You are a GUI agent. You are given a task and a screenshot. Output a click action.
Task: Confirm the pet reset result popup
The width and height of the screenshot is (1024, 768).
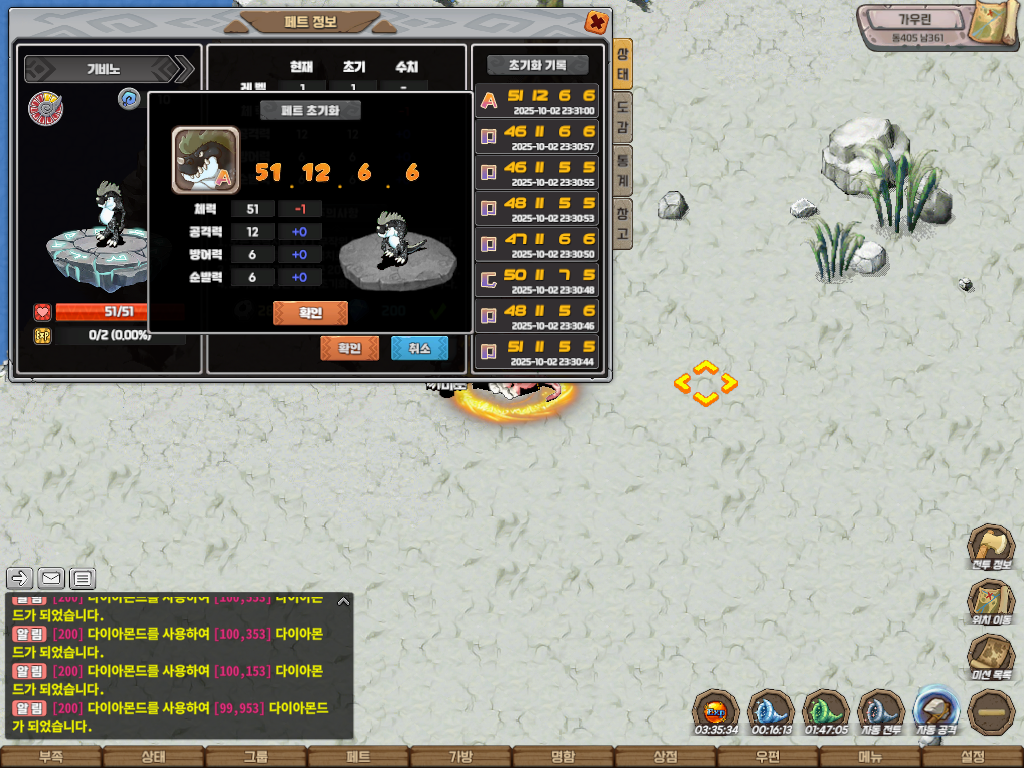point(310,313)
